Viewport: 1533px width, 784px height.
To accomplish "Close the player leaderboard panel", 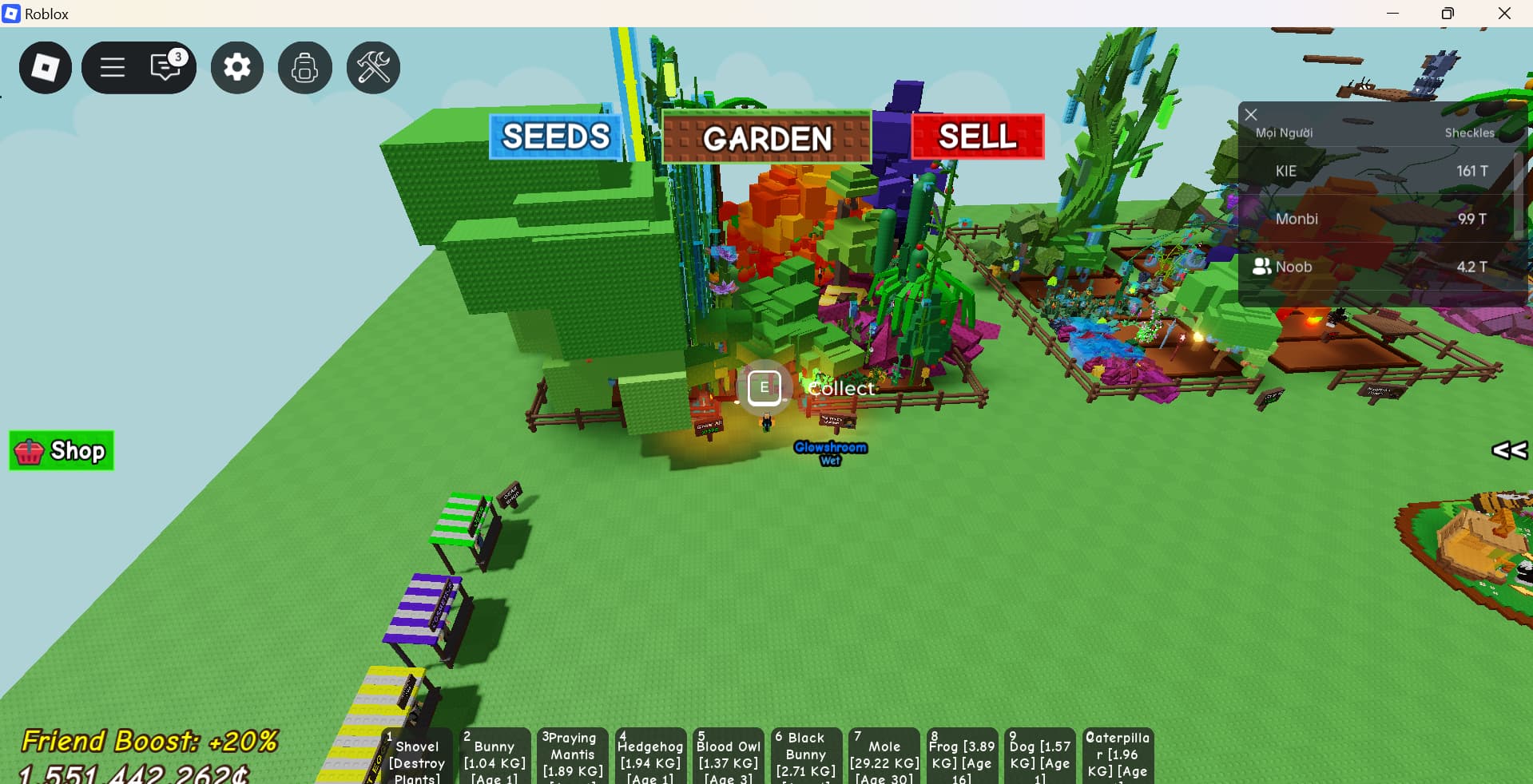I will 1251,115.
